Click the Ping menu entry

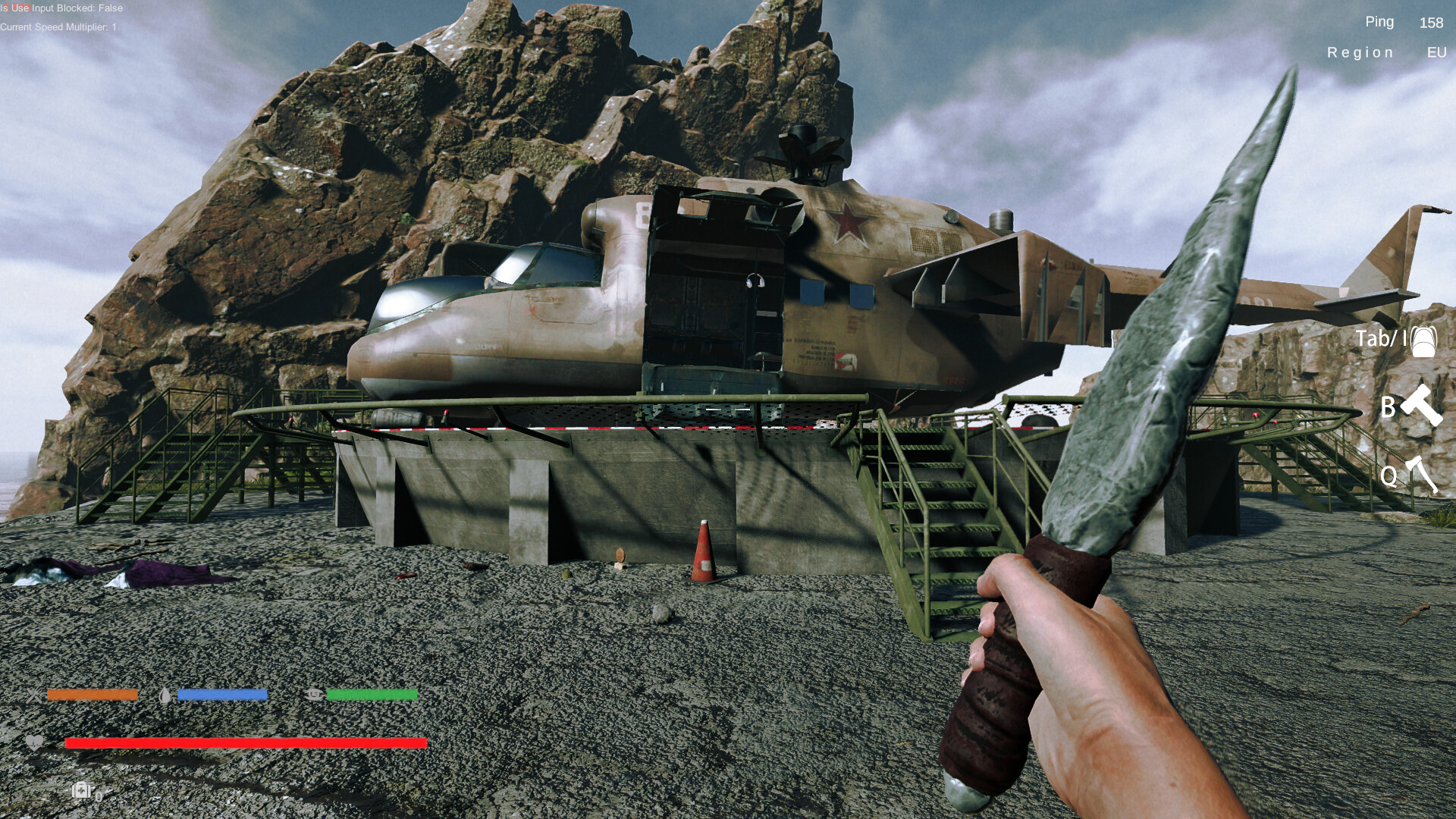[1379, 22]
